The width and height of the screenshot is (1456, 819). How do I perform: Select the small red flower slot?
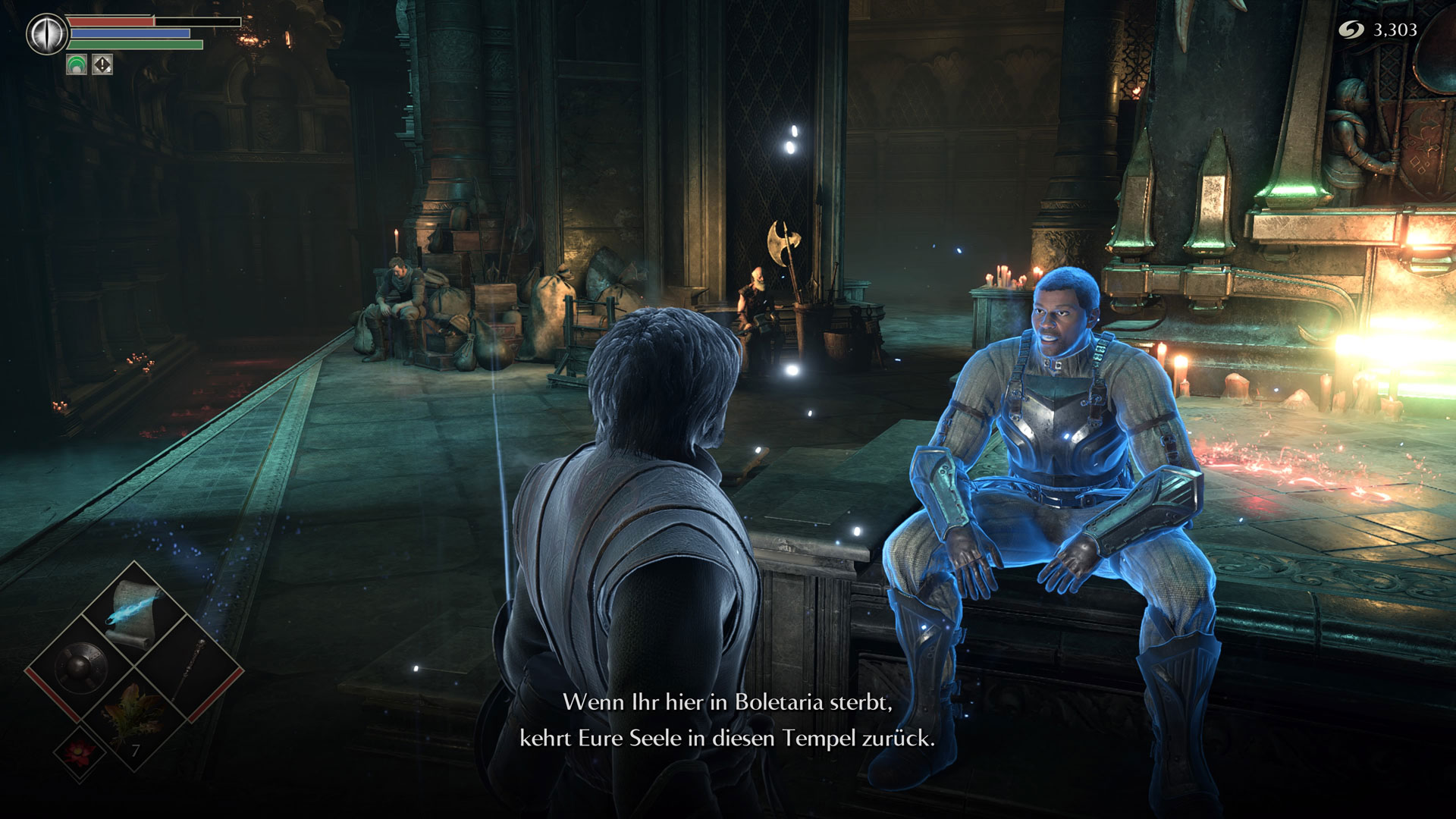click(80, 752)
